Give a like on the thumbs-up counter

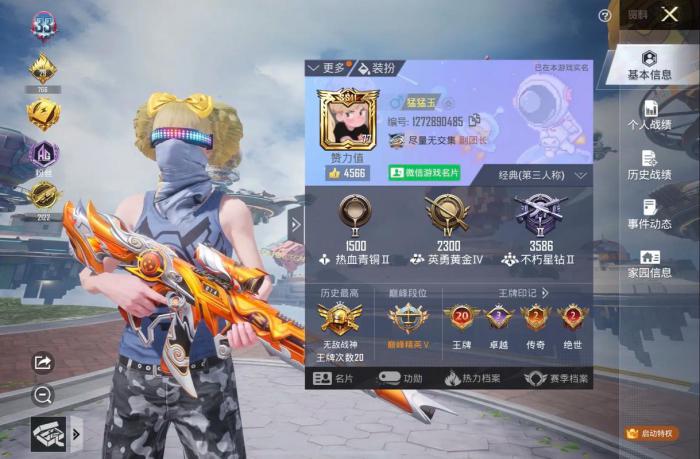(348, 173)
